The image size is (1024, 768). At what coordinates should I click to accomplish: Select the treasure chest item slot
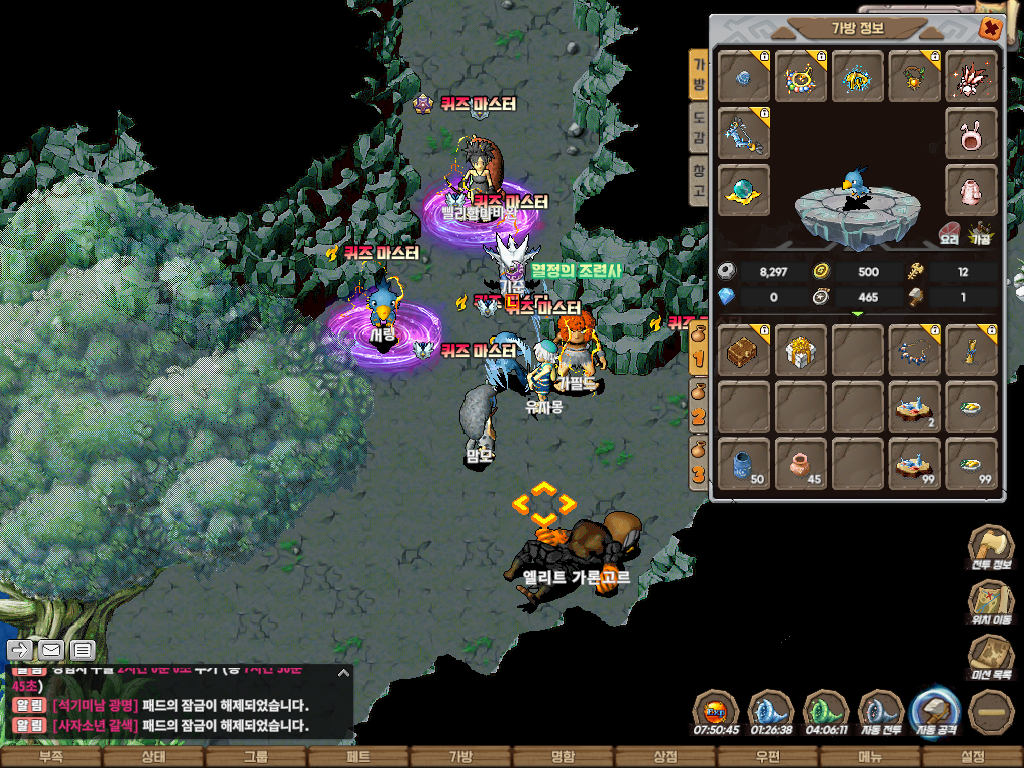(x=745, y=350)
